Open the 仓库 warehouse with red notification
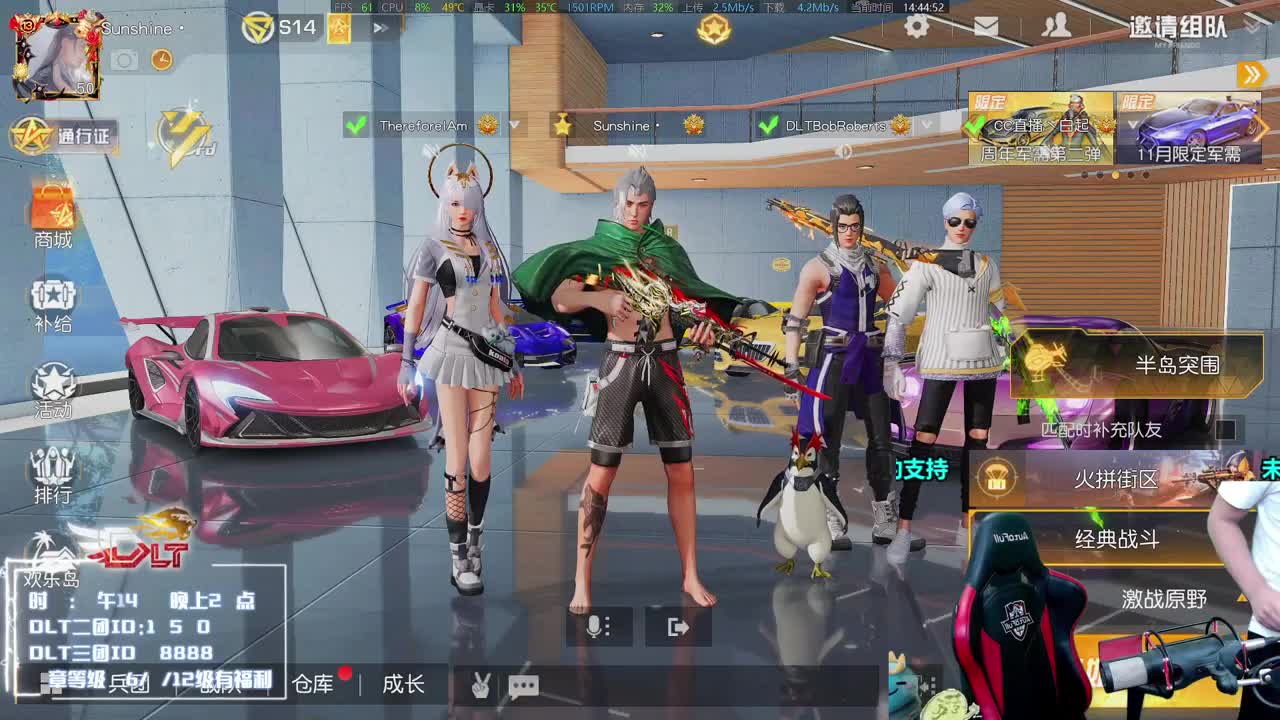 point(318,686)
